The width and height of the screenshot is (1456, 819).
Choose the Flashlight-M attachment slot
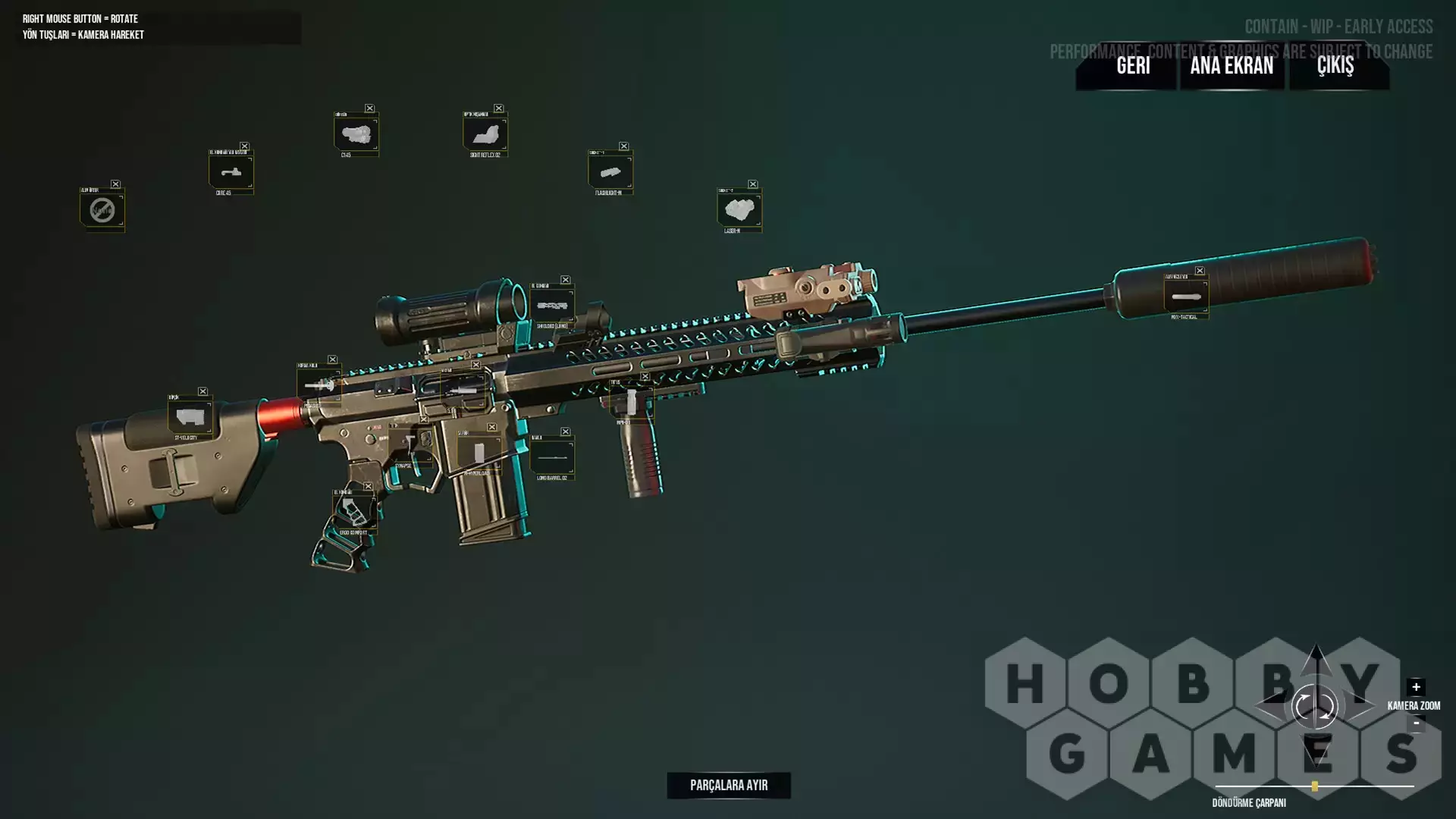610,172
